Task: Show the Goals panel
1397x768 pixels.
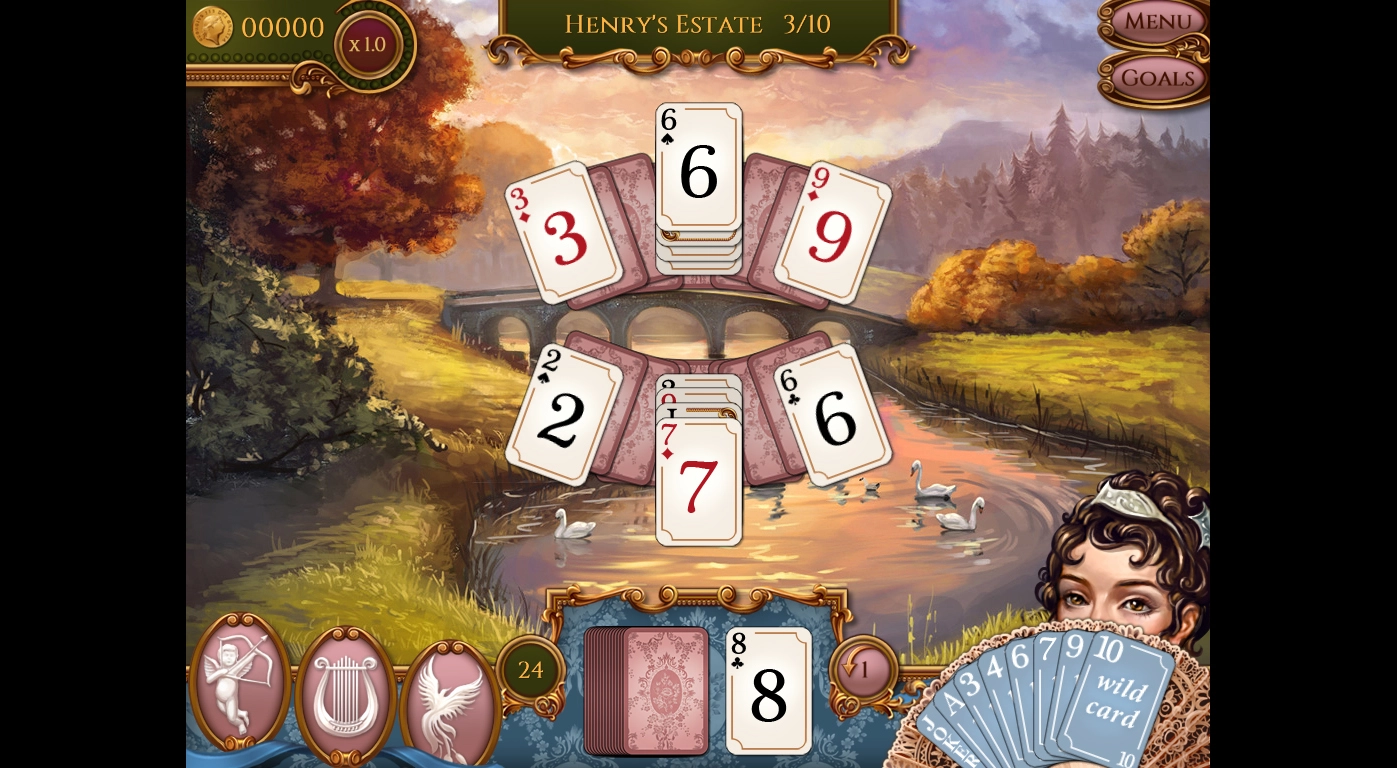Action: point(1157,78)
